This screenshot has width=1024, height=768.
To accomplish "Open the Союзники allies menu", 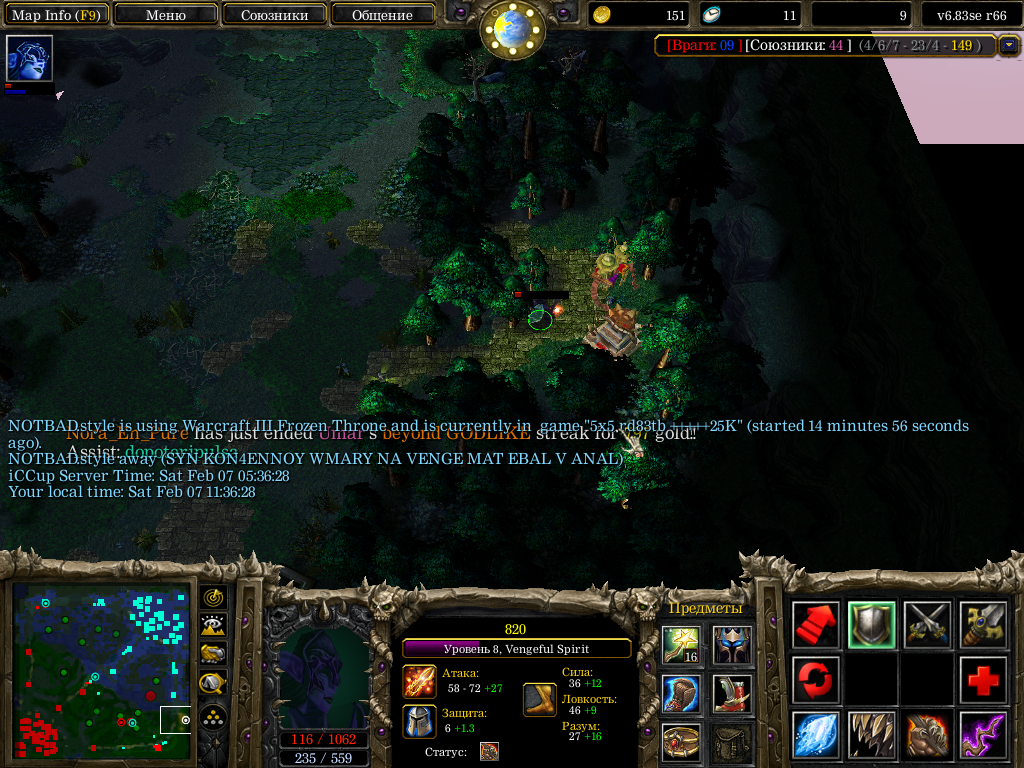I will (274, 15).
